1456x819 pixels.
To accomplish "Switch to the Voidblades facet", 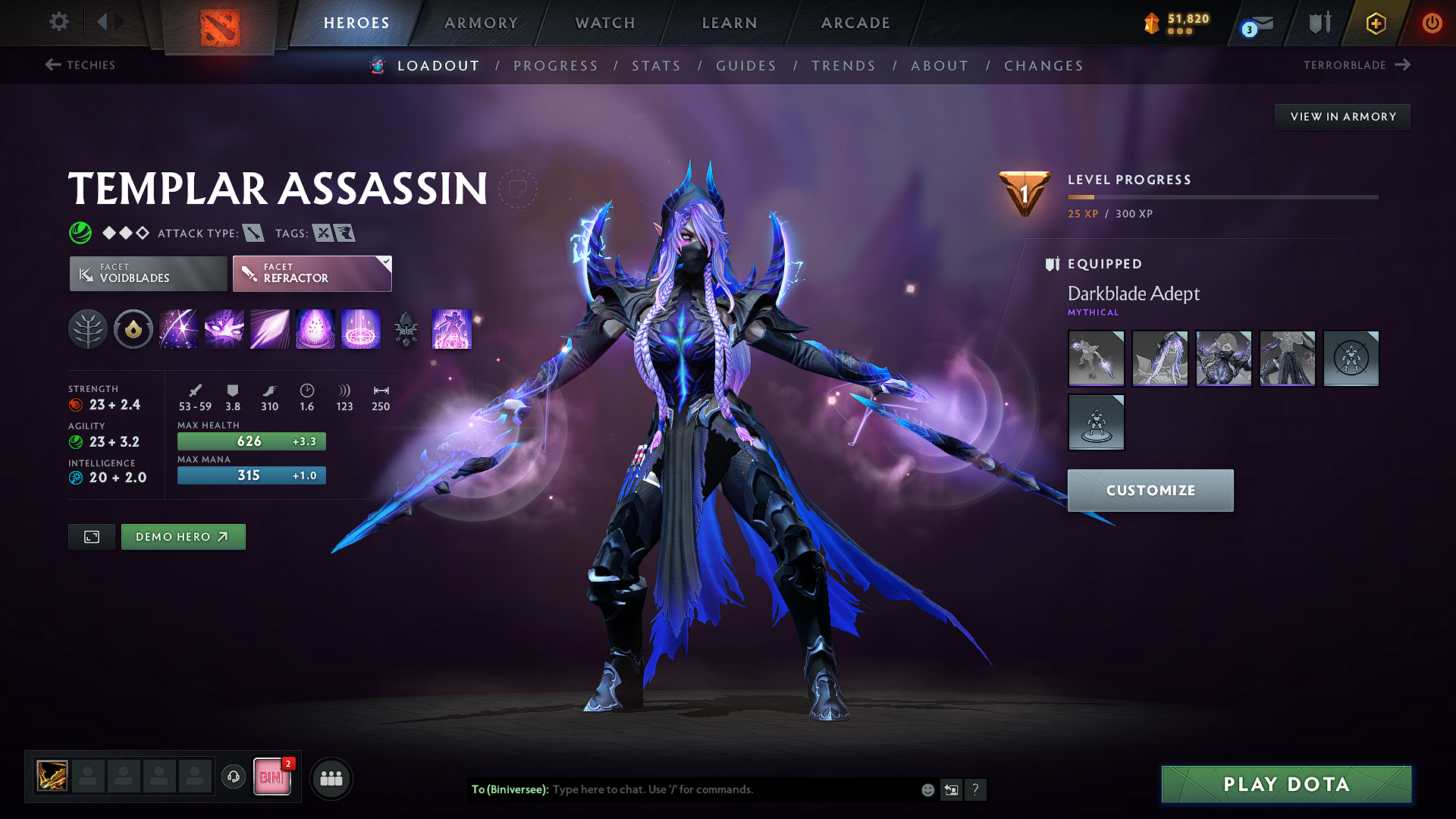I will point(147,273).
